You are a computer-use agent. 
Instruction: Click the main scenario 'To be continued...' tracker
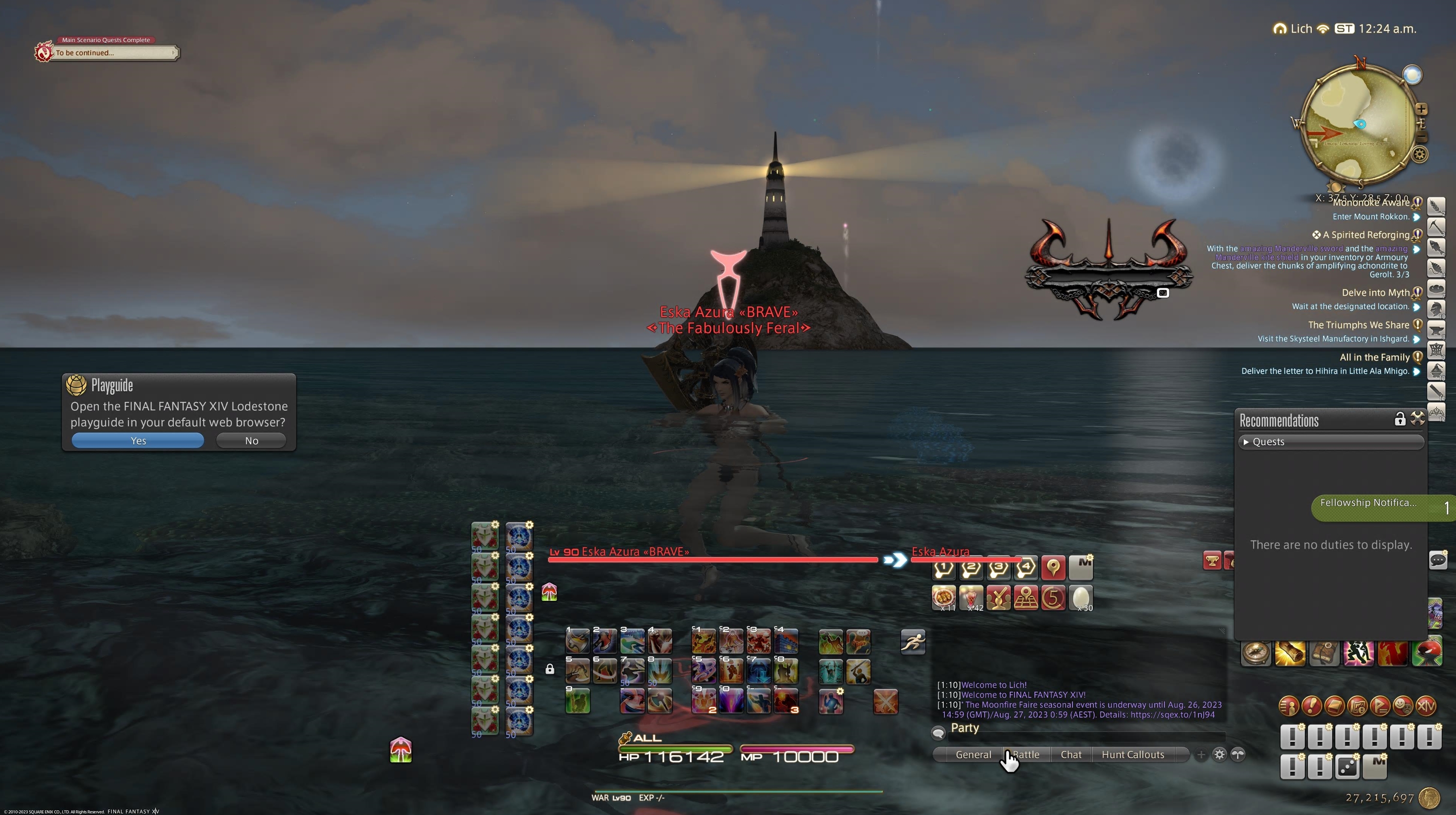pos(113,53)
